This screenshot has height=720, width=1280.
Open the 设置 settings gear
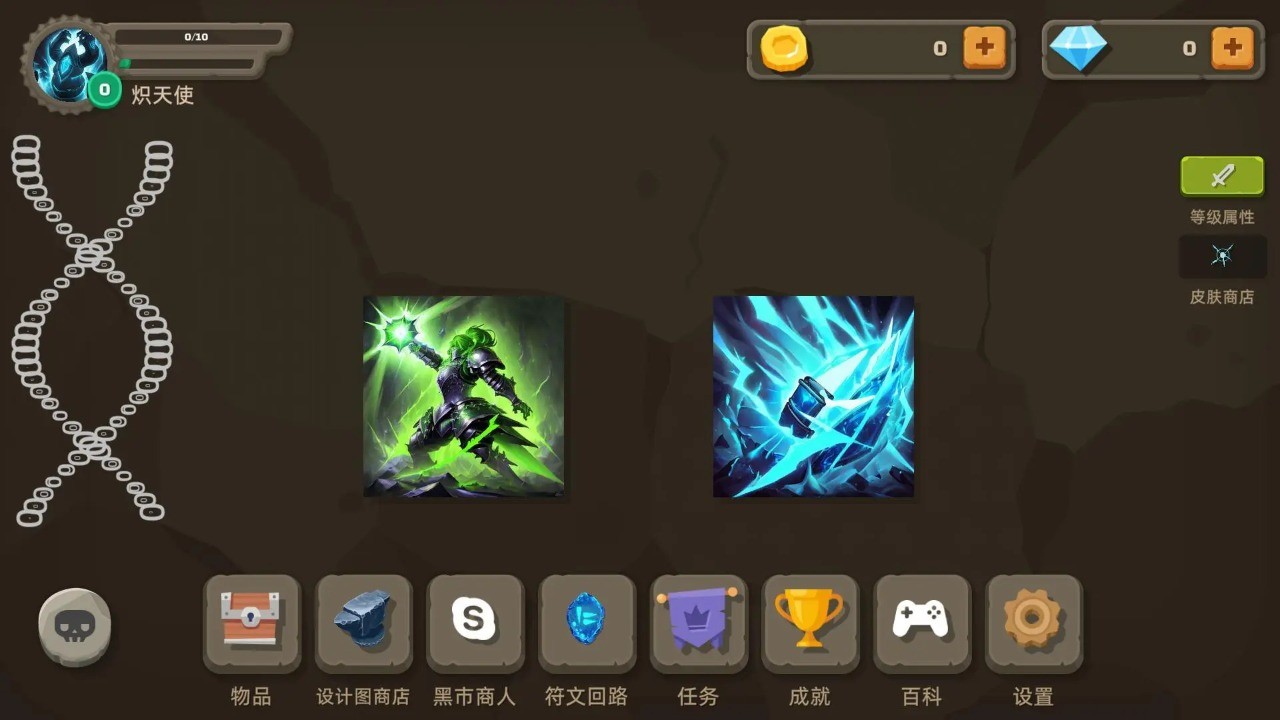pos(1034,620)
